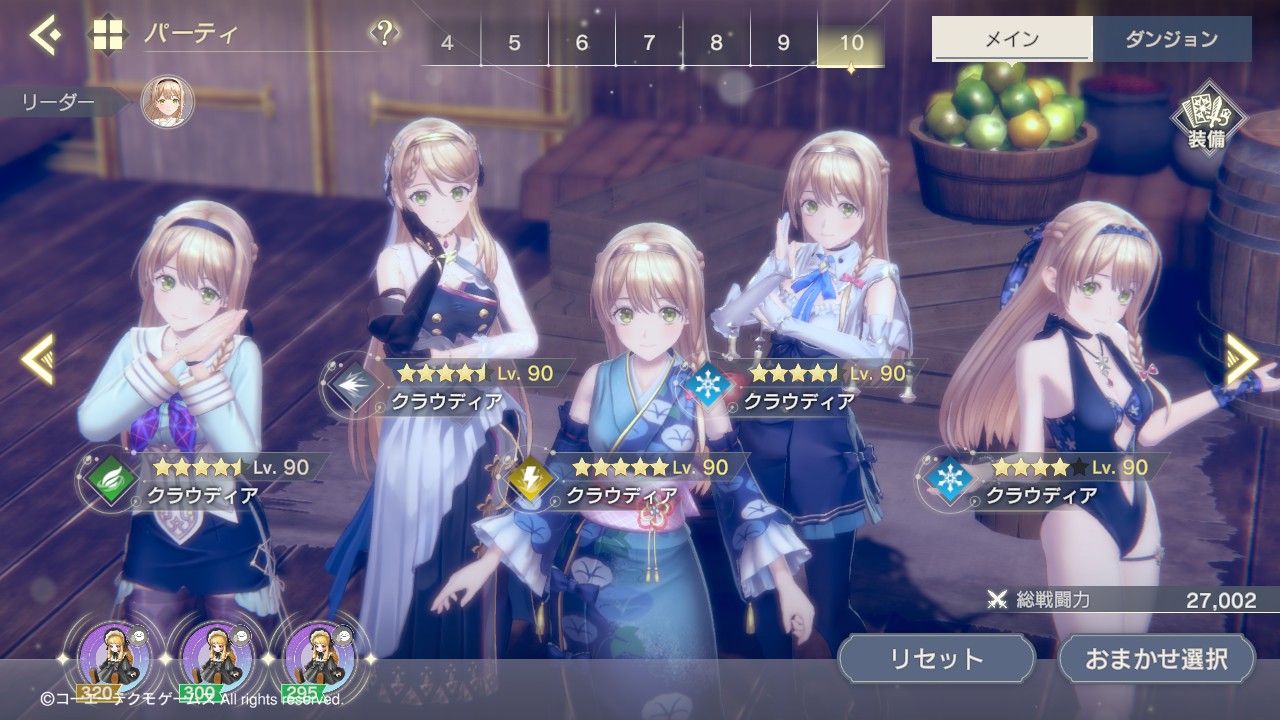Viewport: 1280px width, 720px height.
Task: Choose おまかせ選択 auto-select
Action: 1156,659
